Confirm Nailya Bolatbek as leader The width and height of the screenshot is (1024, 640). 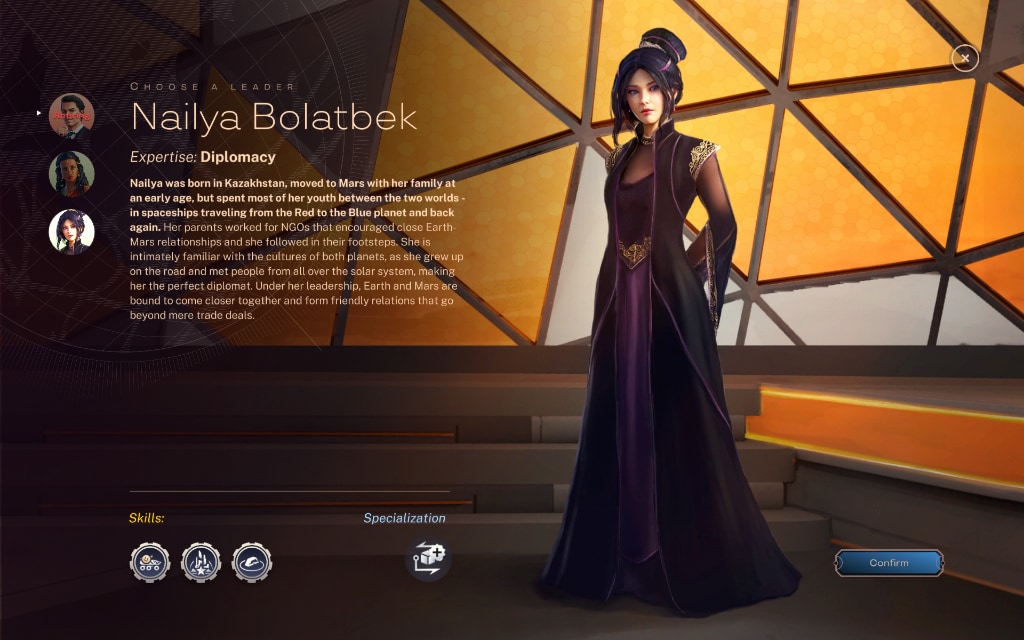[888, 563]
